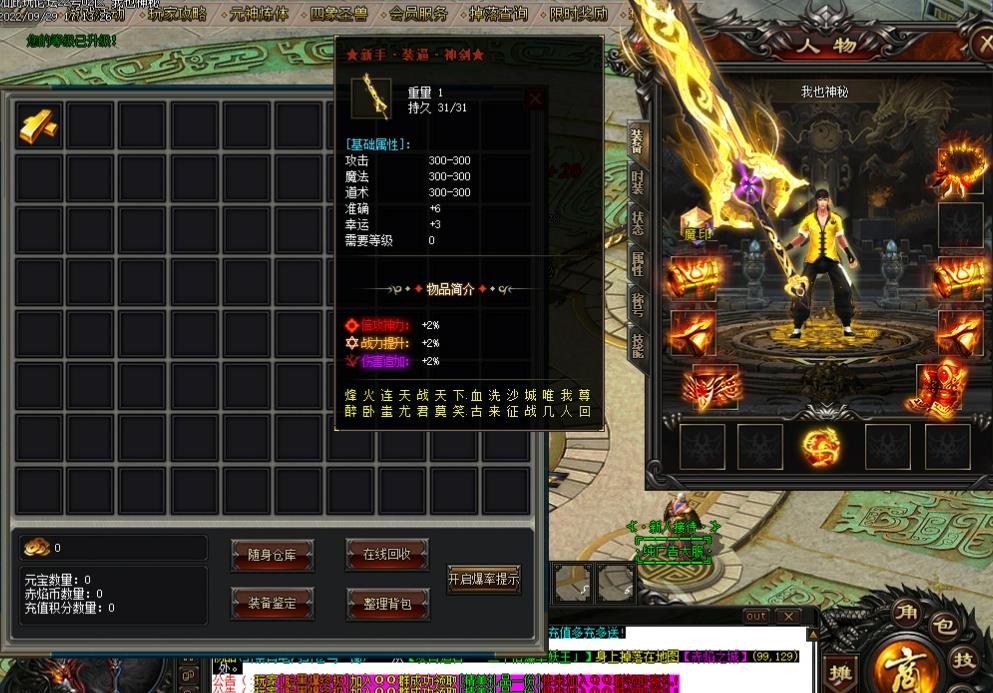
Task: Open the 元神炼体 menu
Action: [x=258, y=14]
